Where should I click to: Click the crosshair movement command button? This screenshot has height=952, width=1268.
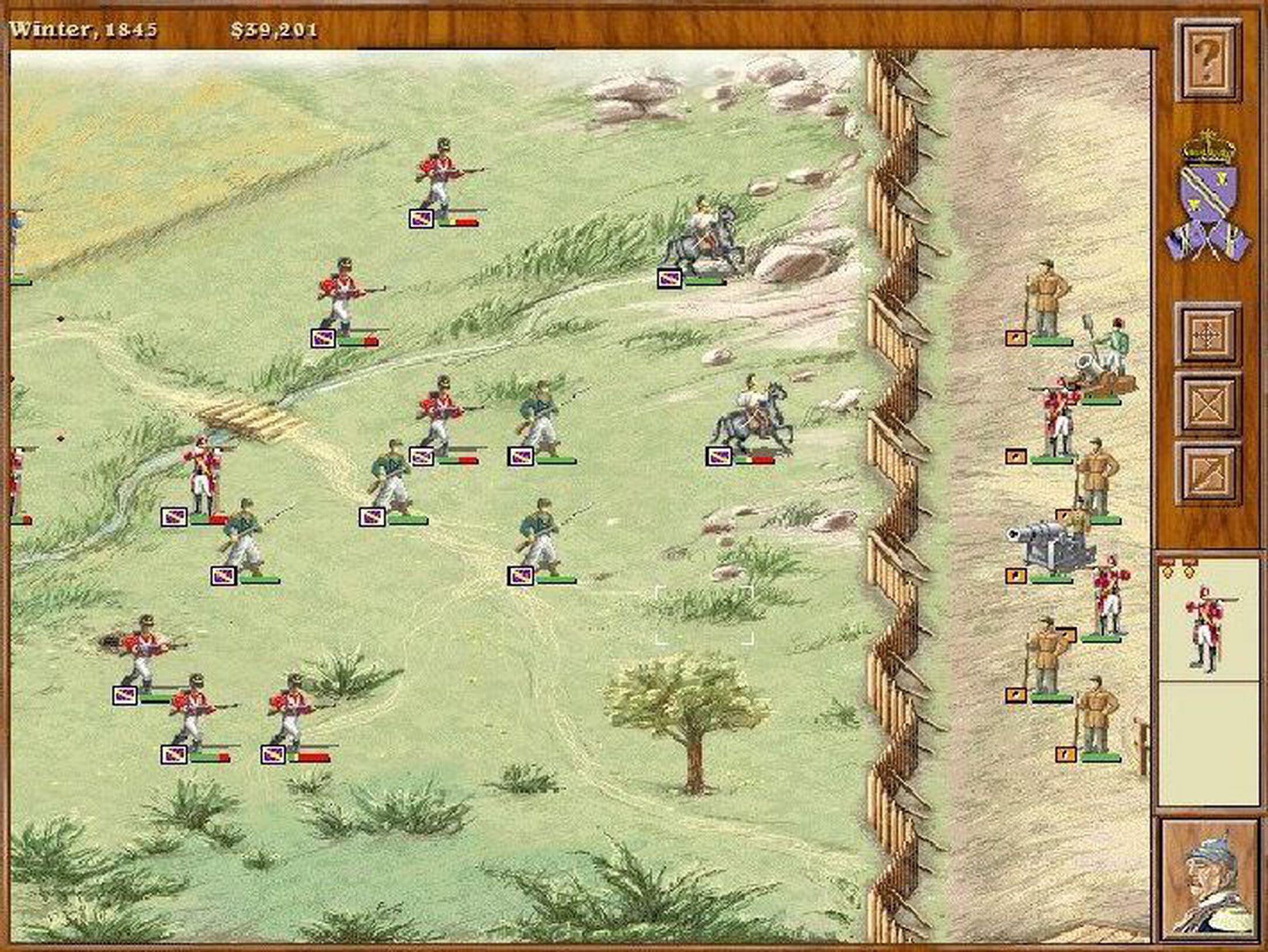tap(1207, 336)
